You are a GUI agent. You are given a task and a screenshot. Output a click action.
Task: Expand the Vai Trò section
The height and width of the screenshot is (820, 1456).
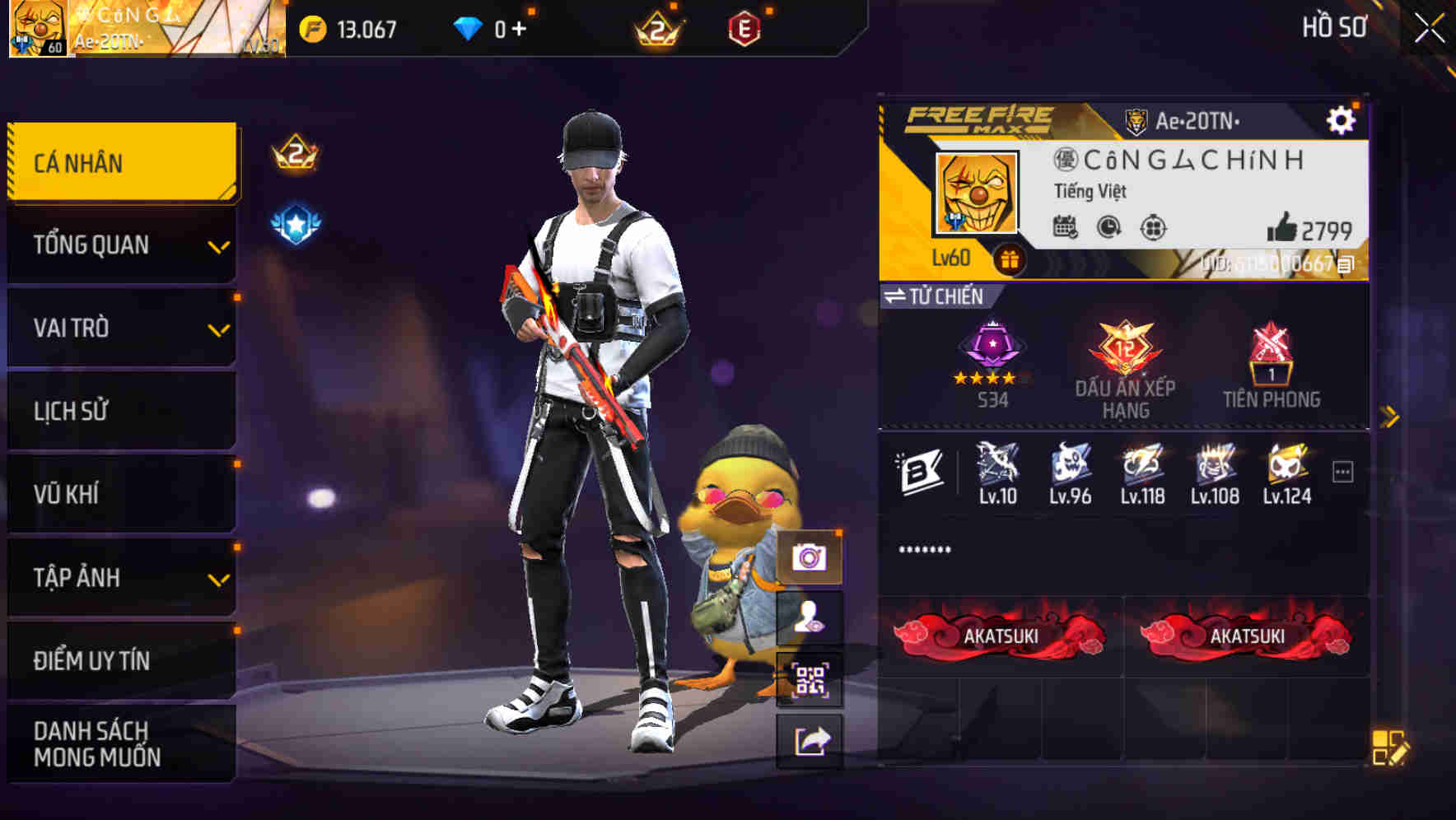coord(120,327)
